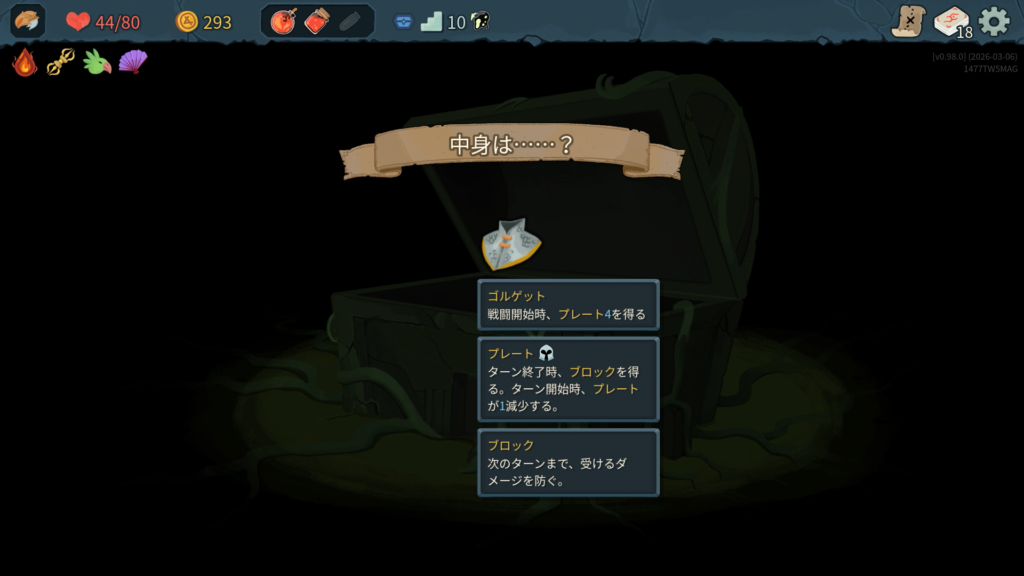This screenshot has width=1024, height=576.
Task: Click the black-and-white icon beside the floor number
Action: point(479,21)
